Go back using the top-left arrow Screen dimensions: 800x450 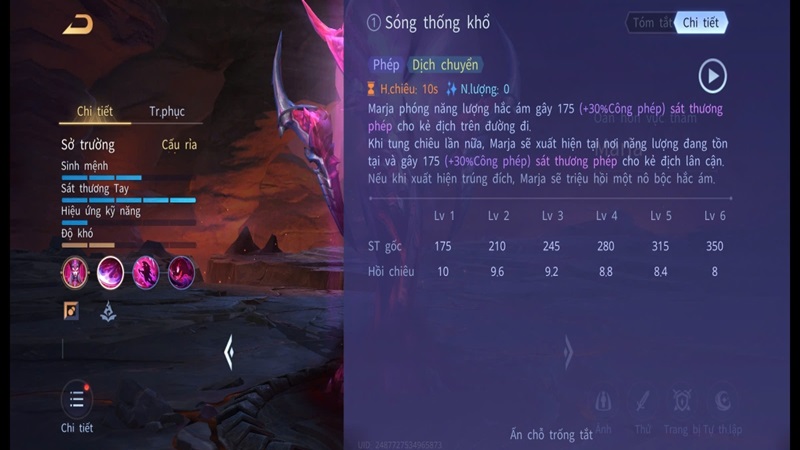click(77, 26)
